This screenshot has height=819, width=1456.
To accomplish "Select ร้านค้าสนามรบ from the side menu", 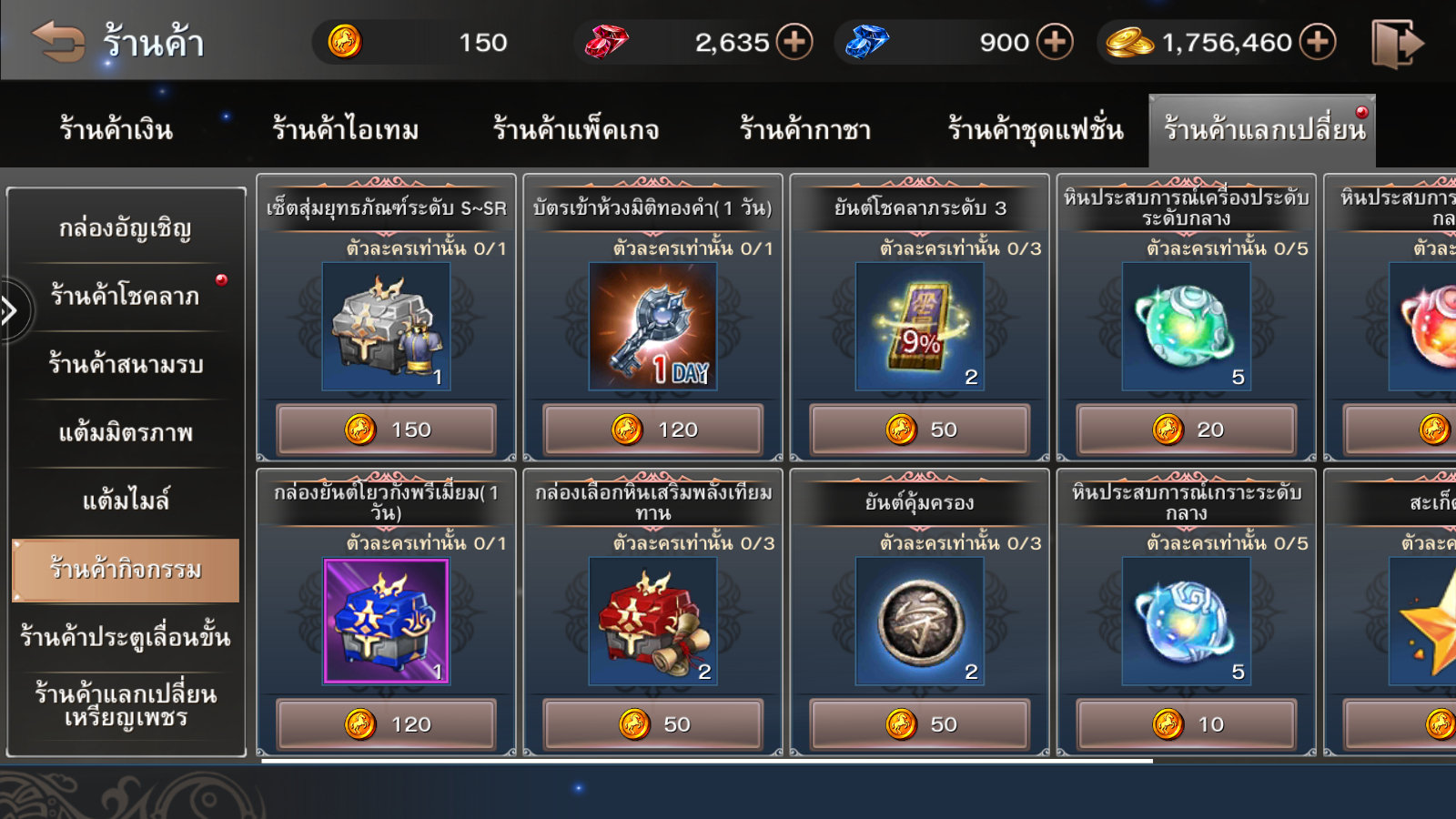I will 126,364.
